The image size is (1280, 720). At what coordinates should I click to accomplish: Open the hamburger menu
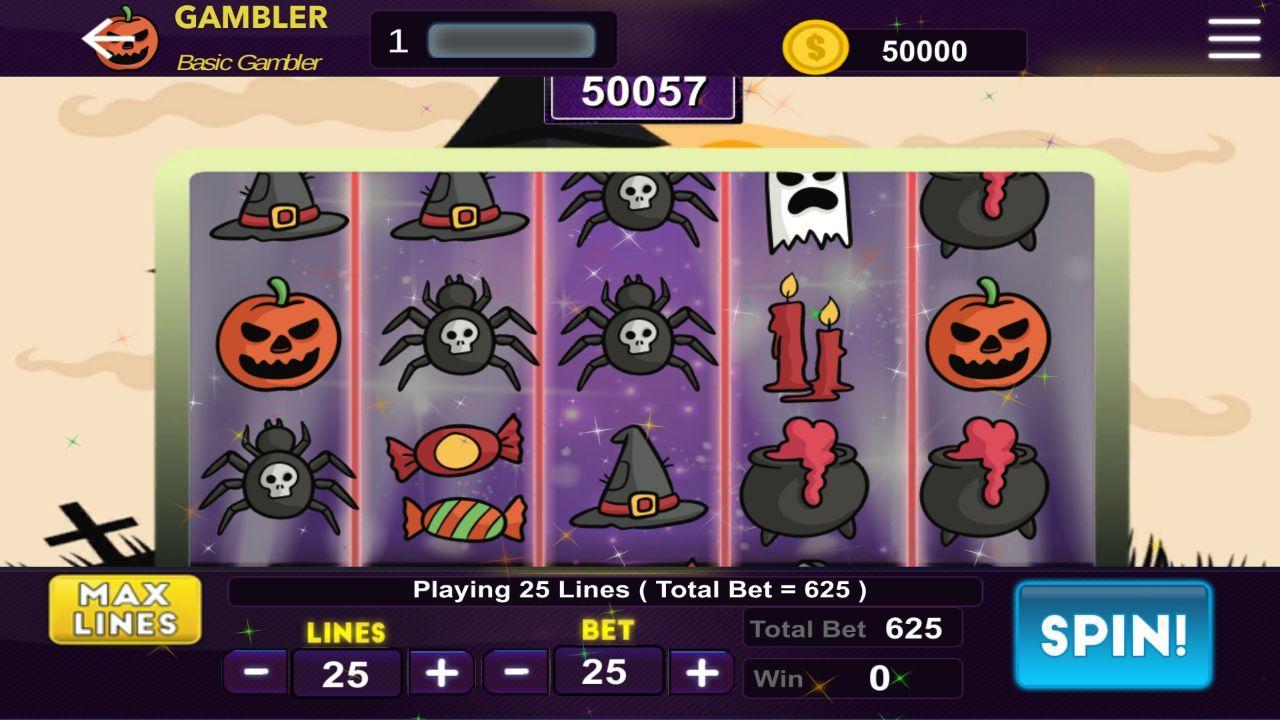click(x=1233, y=39)
